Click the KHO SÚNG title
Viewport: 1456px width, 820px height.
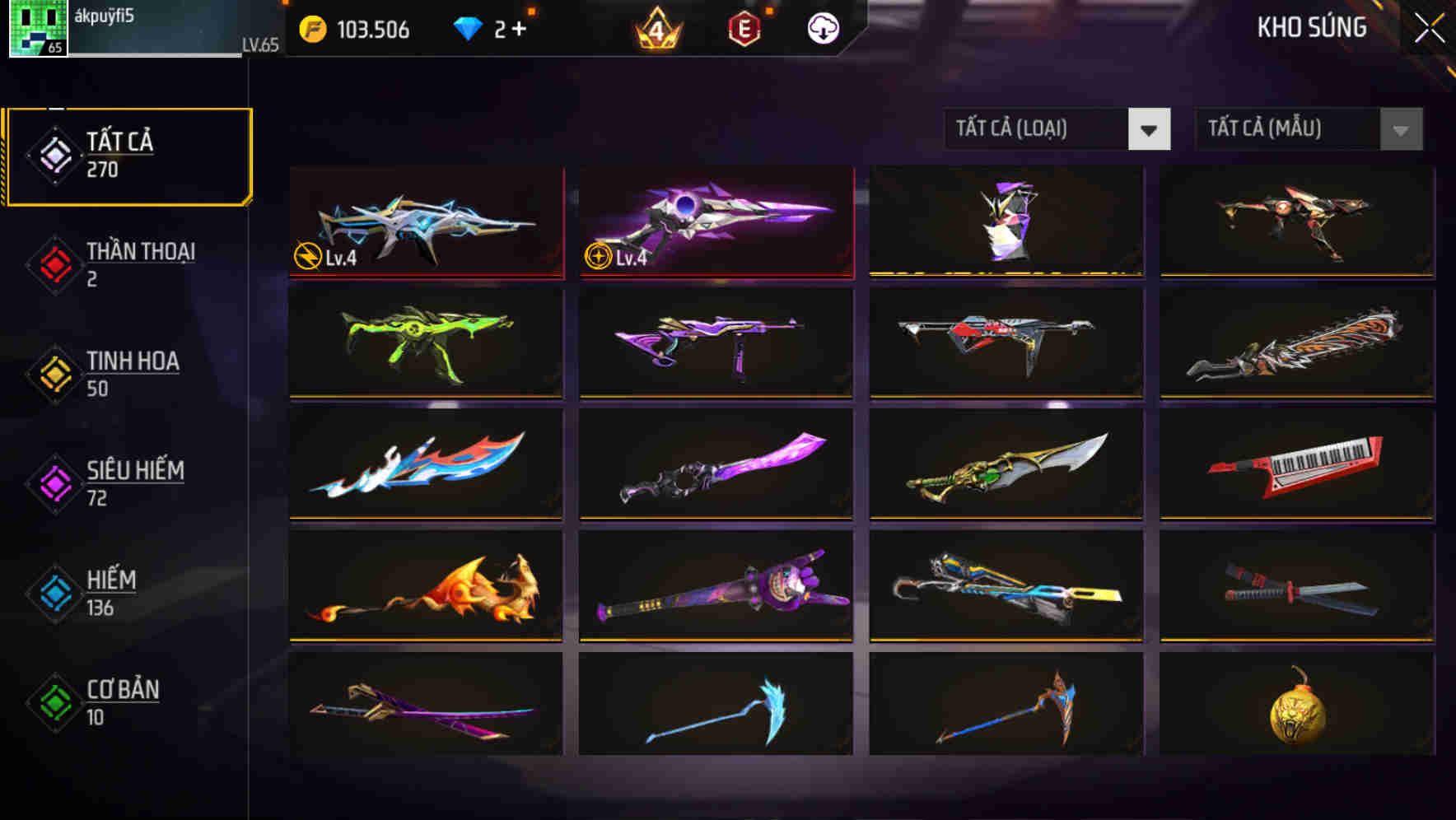1312,27
